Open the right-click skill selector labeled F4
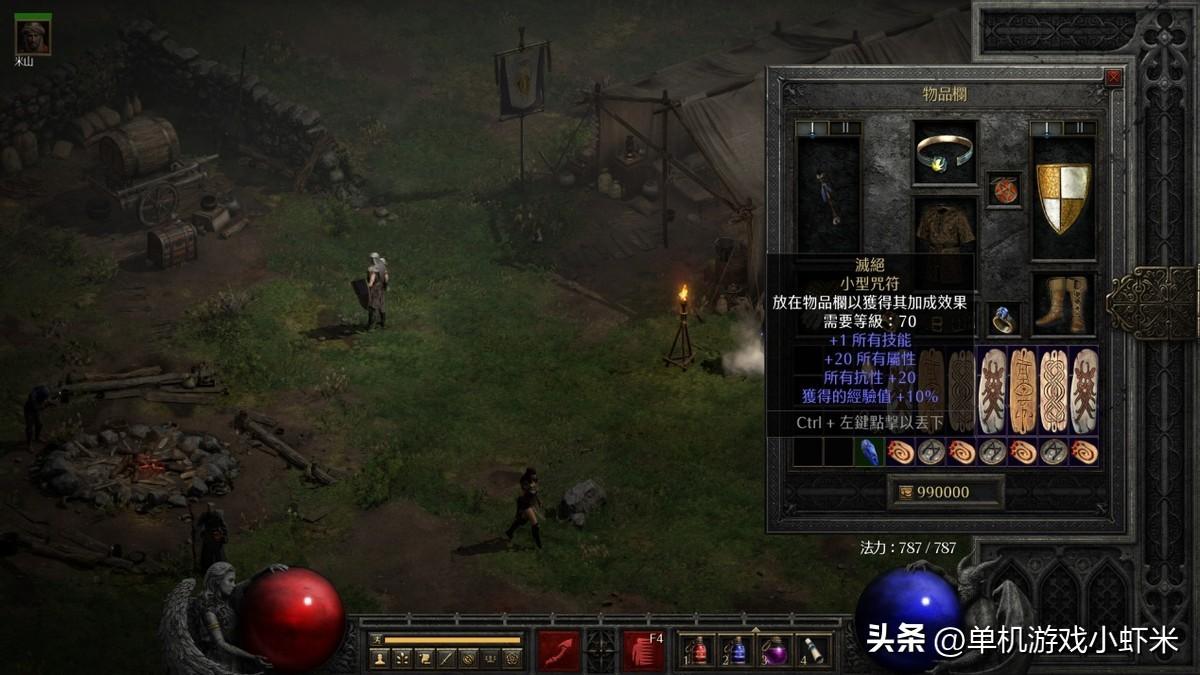This screenshot has height=675, width=1200. [x=643, y=650]
